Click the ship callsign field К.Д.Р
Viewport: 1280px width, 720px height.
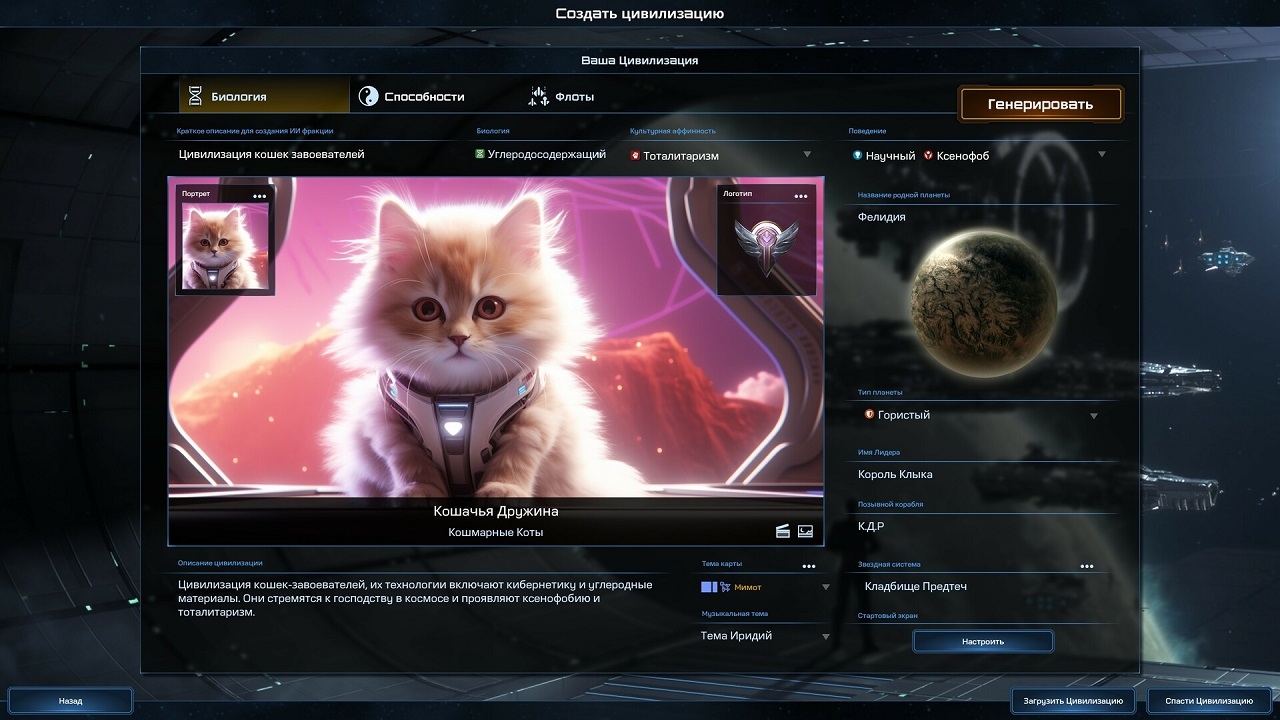pyautogui.click(x=980, y=526)
